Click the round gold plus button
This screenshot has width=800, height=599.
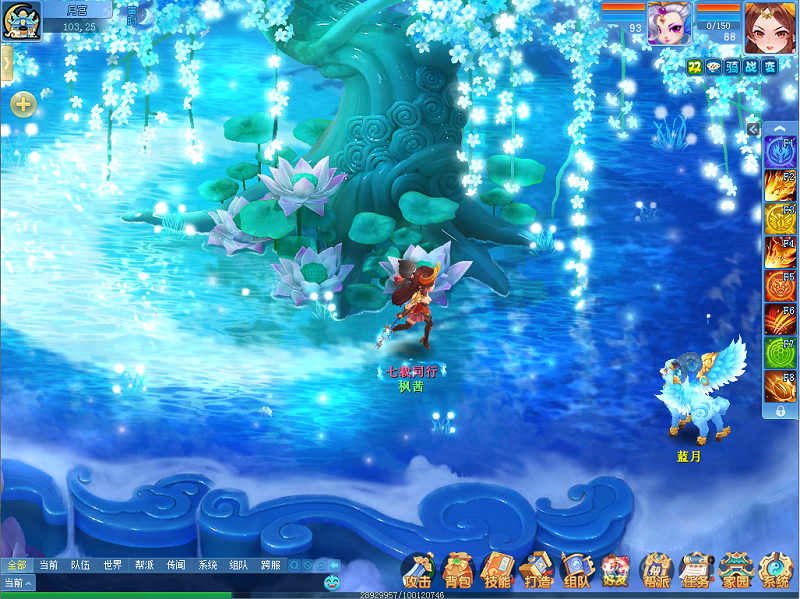click(23, 103)
